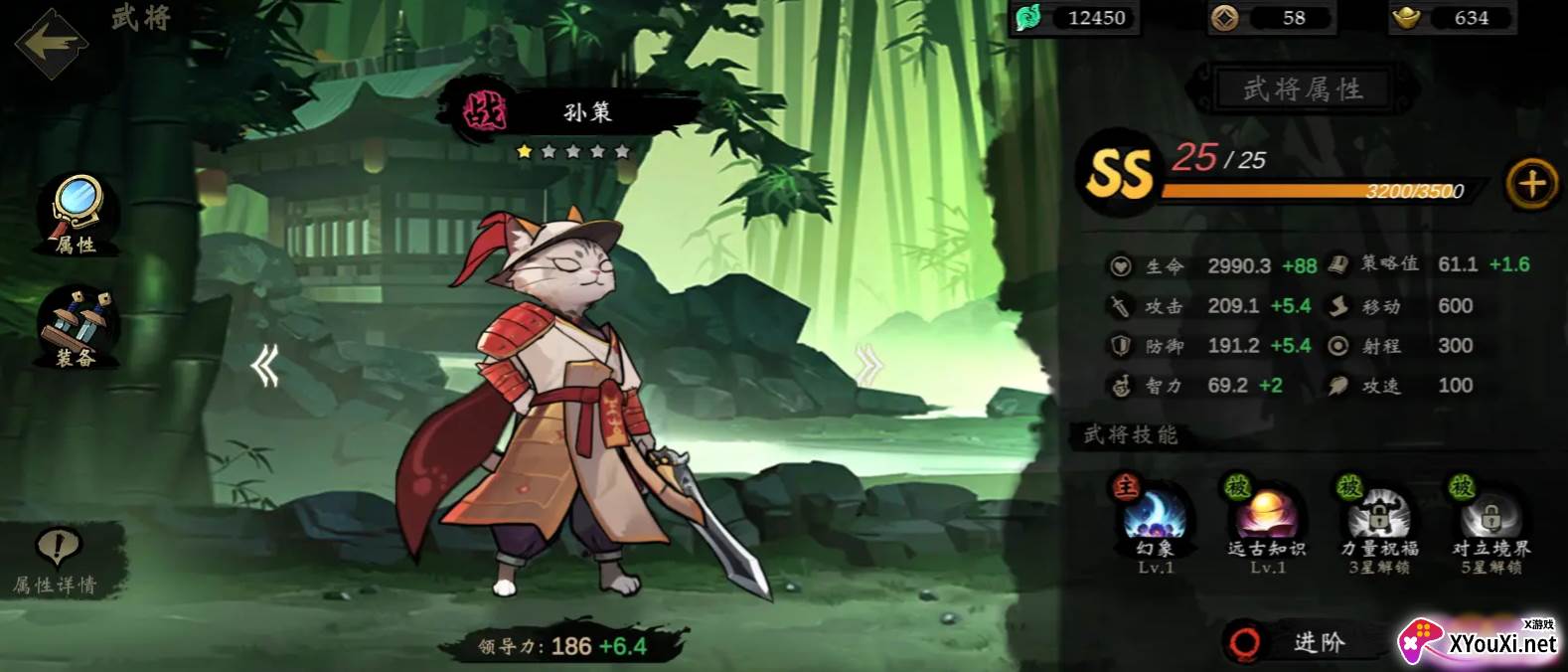View the next general with right chevrons

point(868,367)
